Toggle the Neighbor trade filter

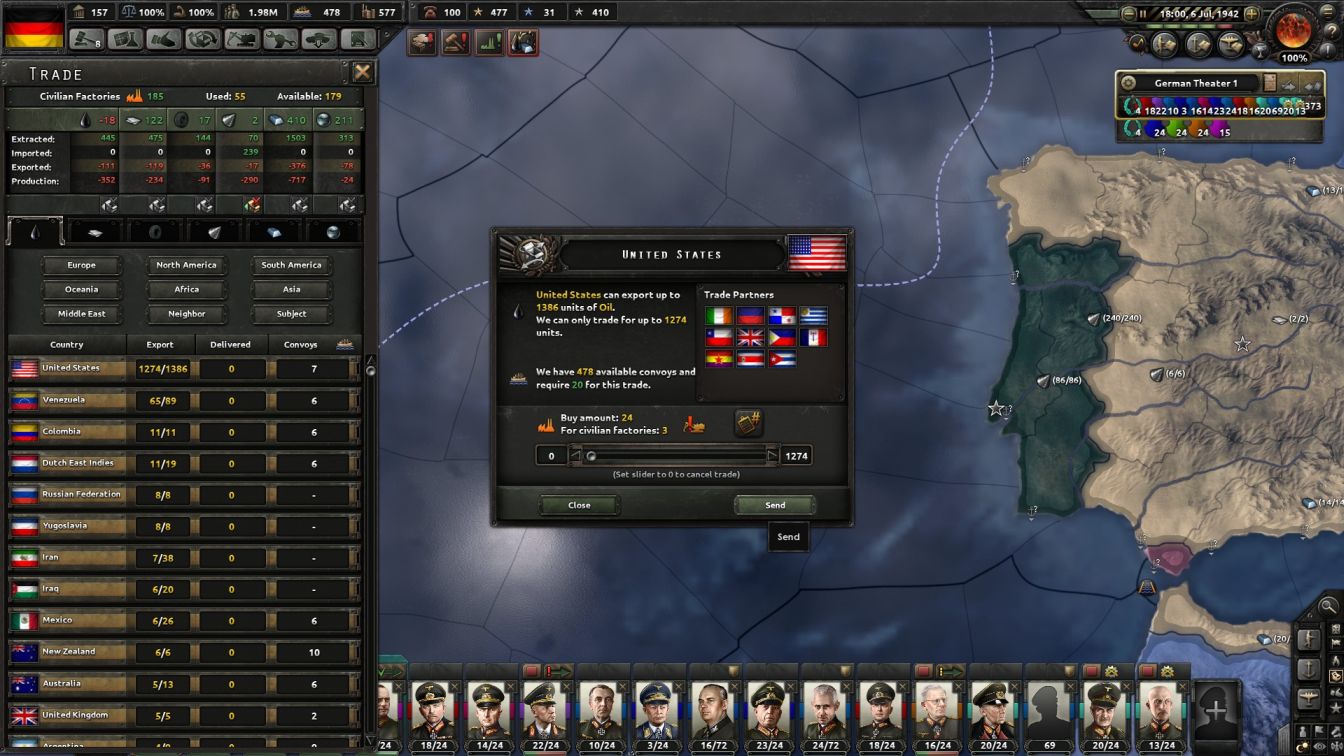tap(186, 313)
